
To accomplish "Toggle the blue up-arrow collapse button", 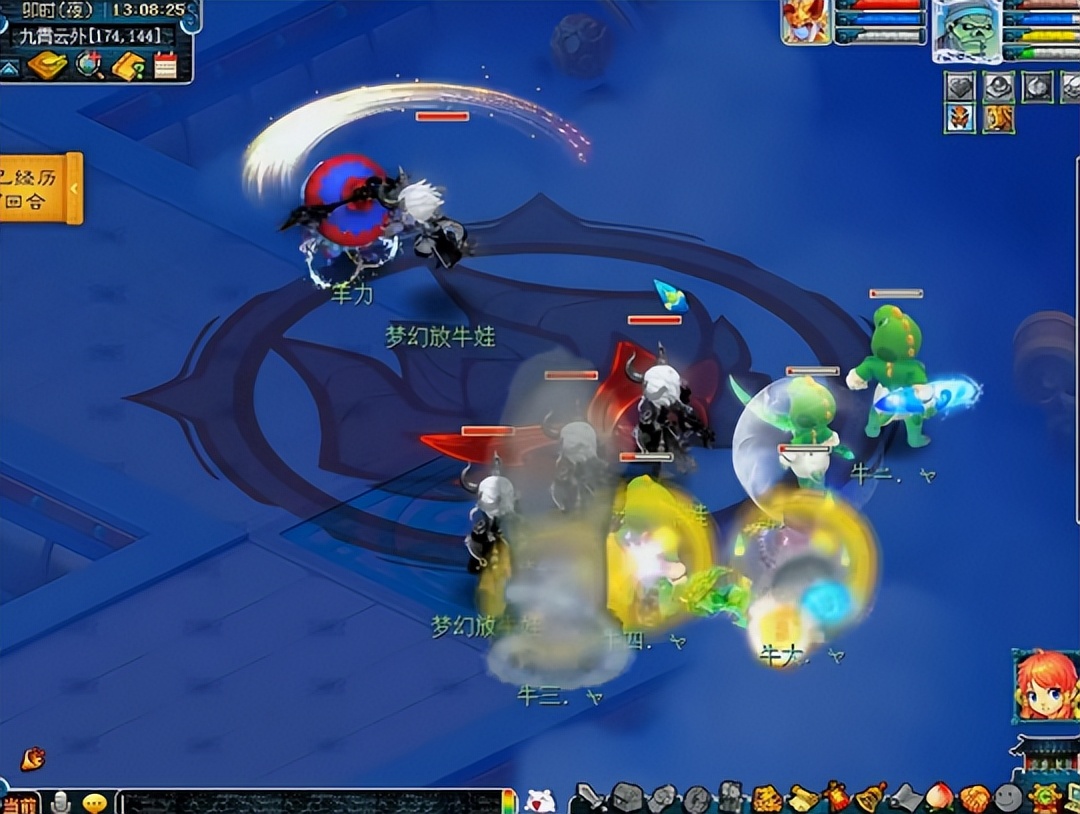I will [x=9, y=68].
